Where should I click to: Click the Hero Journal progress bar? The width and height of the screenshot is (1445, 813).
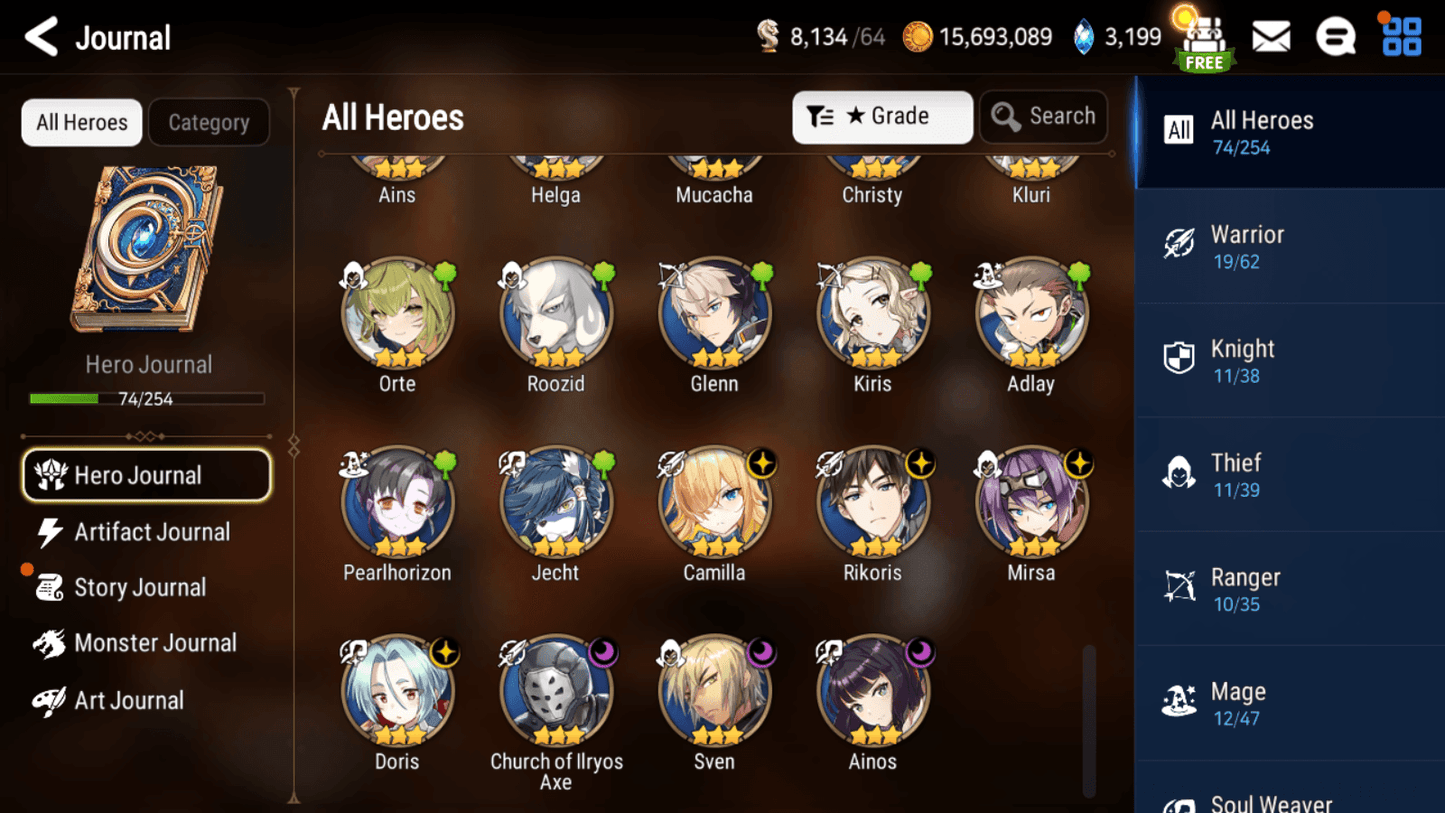coord(148,397)
